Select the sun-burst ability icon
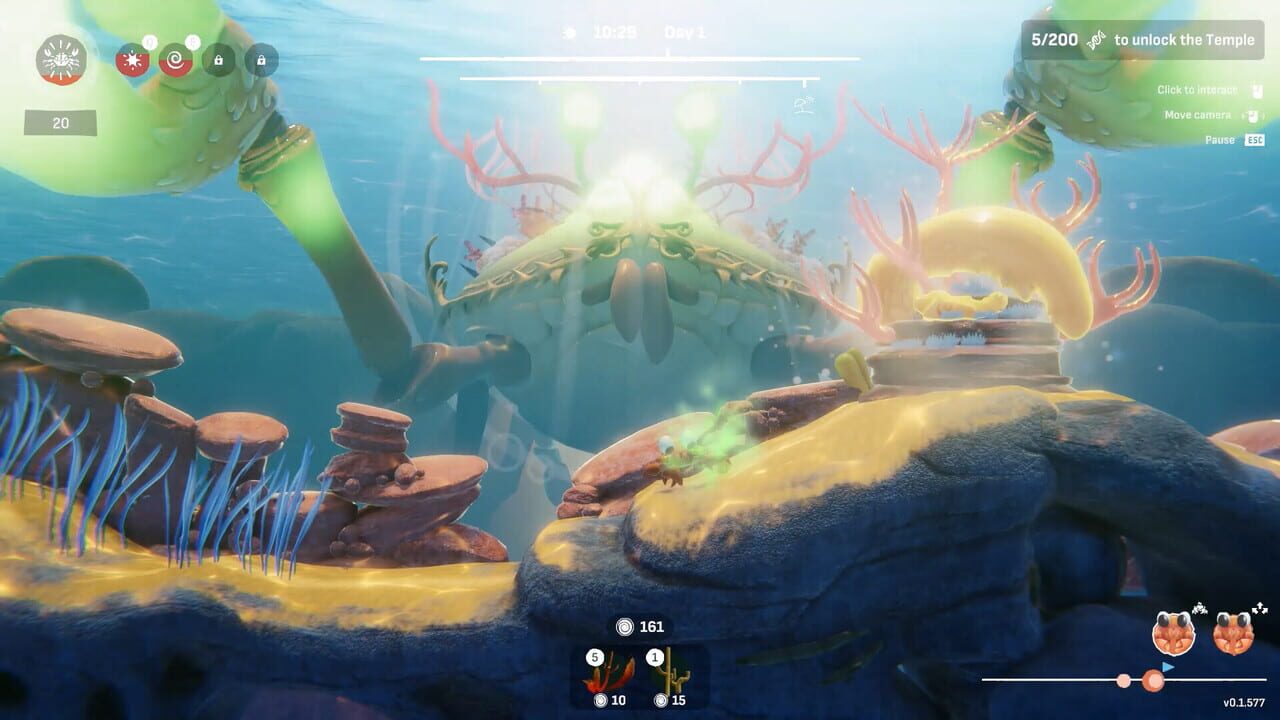The image size is (1280, 720). point(132,60)
